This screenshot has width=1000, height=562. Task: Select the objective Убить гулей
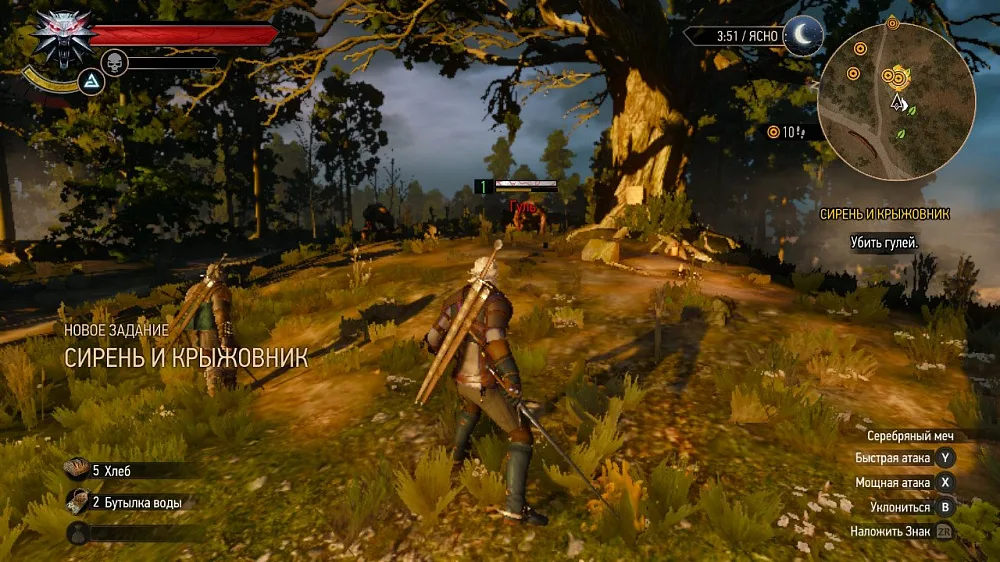(x=884, y=243)
